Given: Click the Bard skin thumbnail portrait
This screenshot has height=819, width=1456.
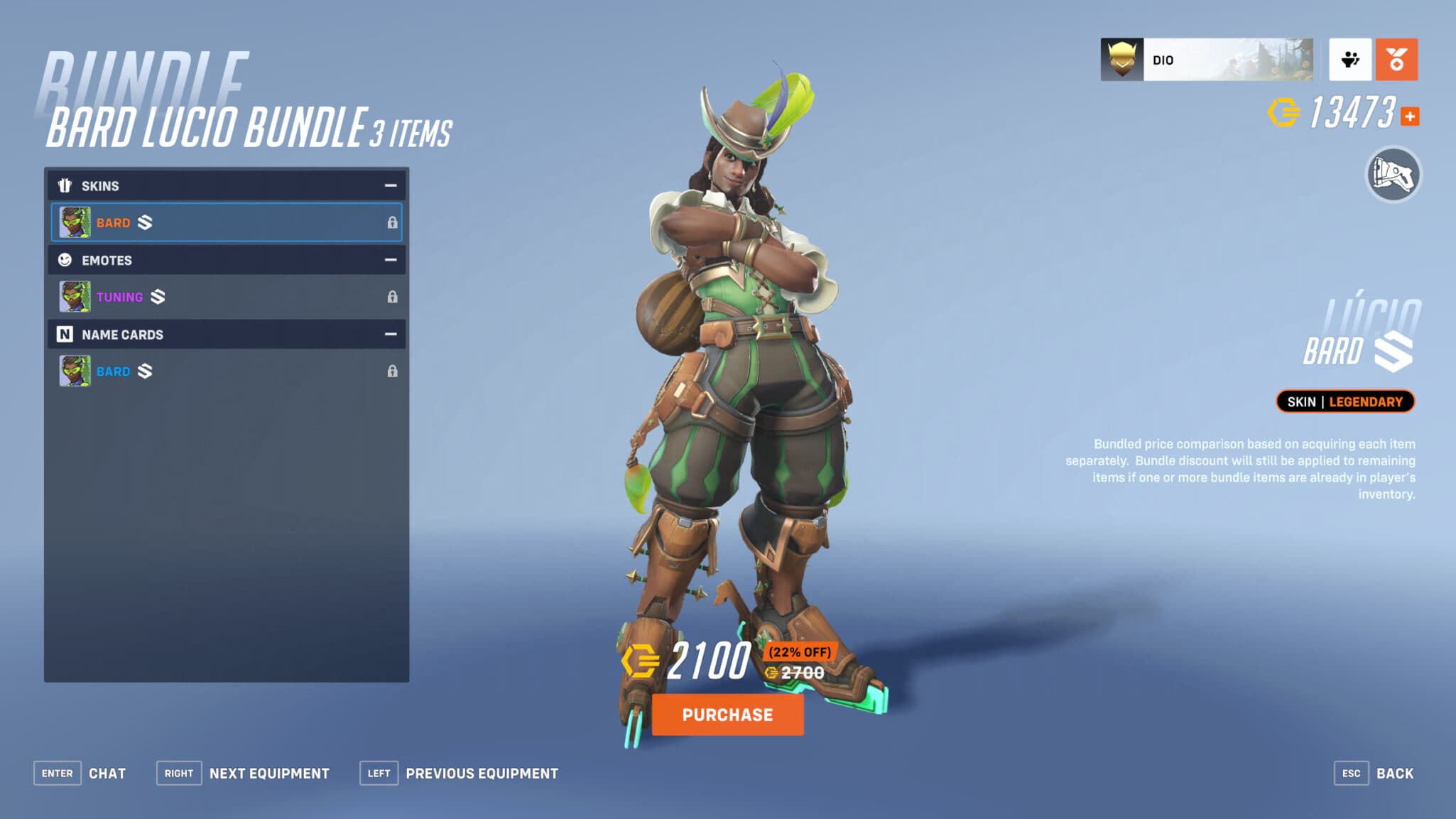Looking at the screenshot, I should point(75,222).
